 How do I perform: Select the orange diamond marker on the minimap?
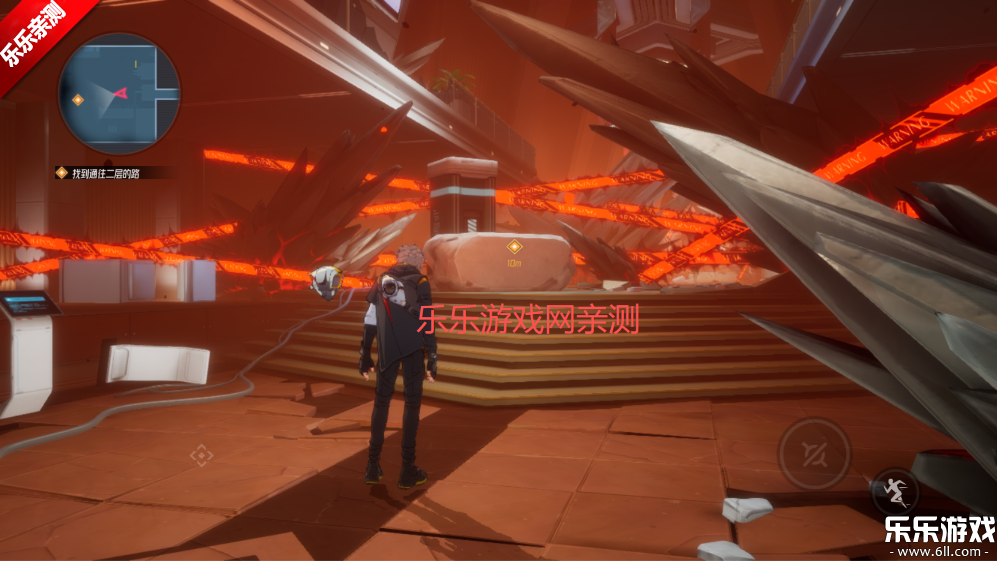[78, 99]
